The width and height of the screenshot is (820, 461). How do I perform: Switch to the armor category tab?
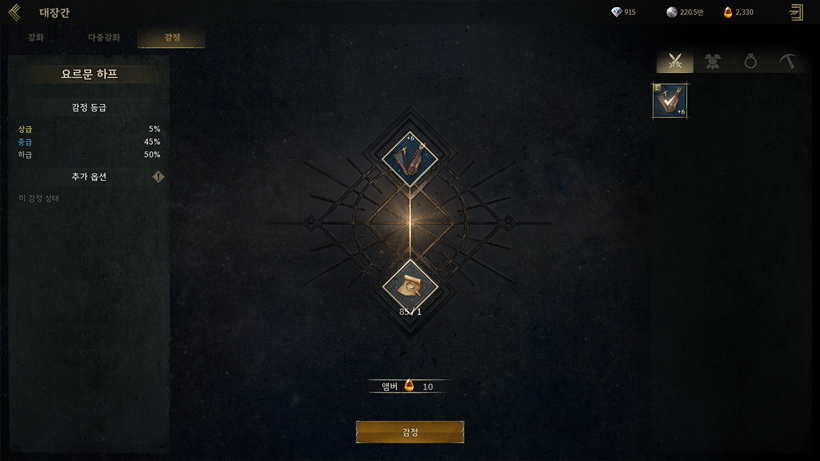[x=713, y=62]
